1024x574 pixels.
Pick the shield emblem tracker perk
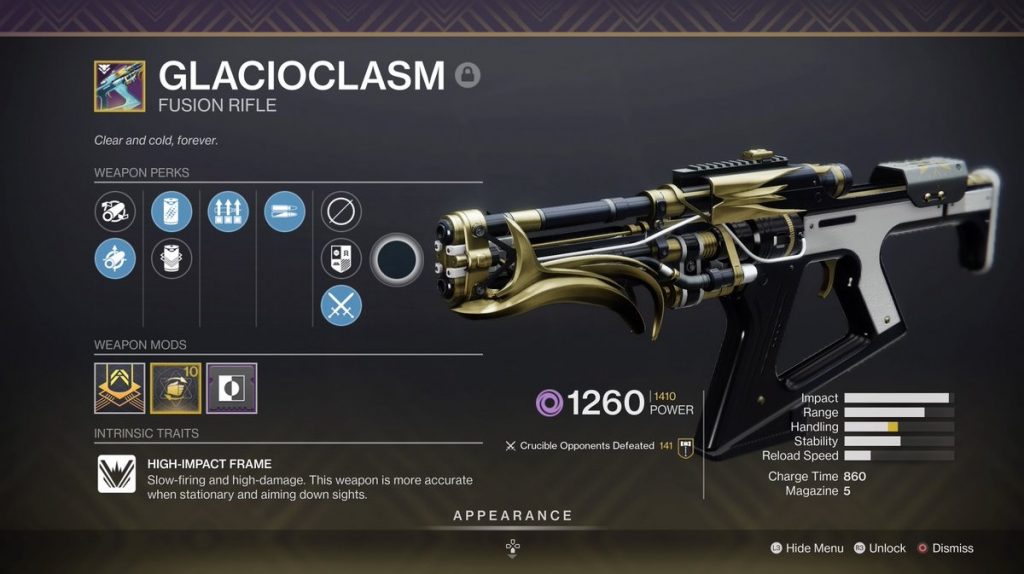point(341,259)
